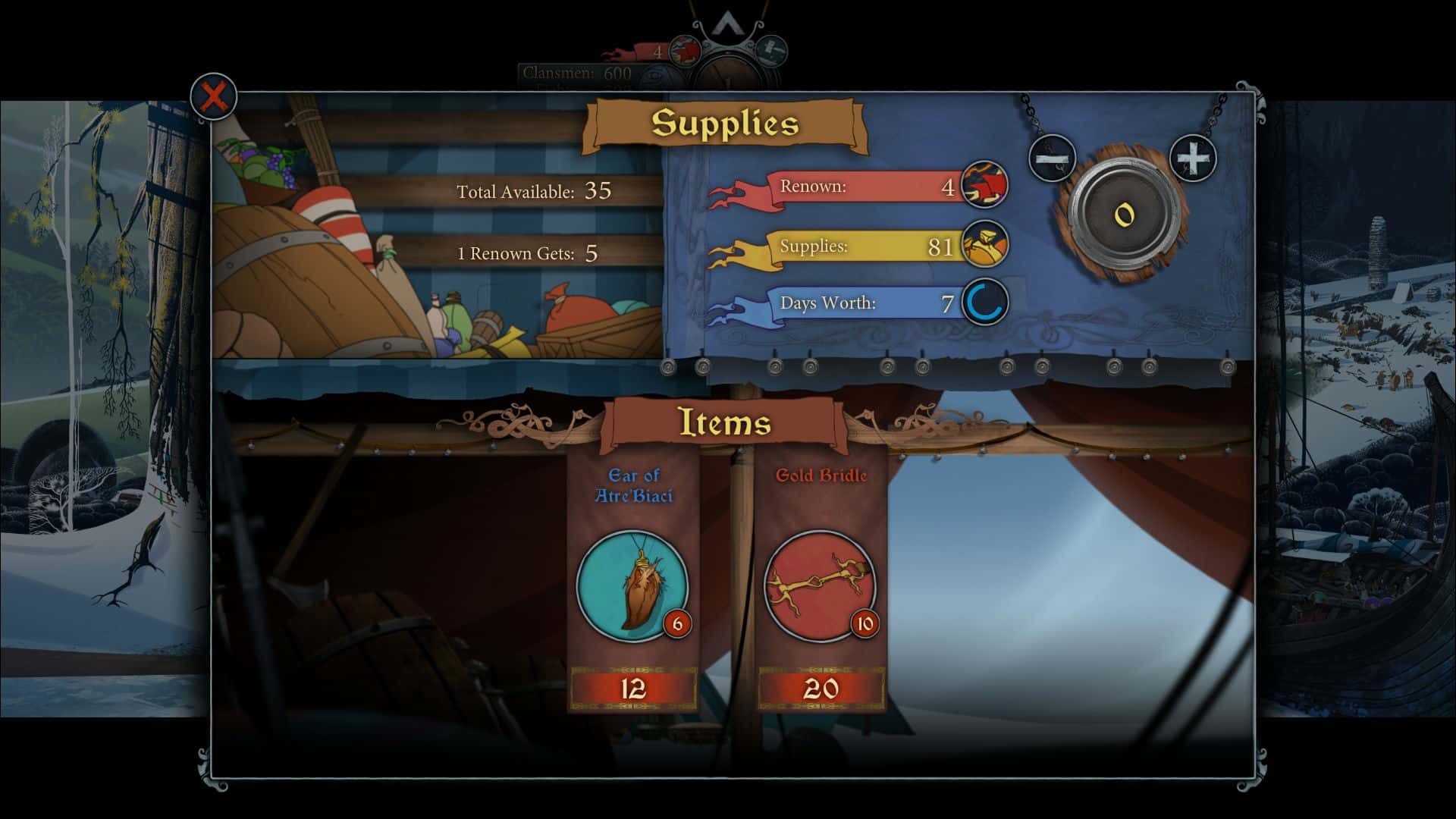This screenshot has width=1456, height=819.
Task: Click the Items banner heading
Action: coord(726,422)
